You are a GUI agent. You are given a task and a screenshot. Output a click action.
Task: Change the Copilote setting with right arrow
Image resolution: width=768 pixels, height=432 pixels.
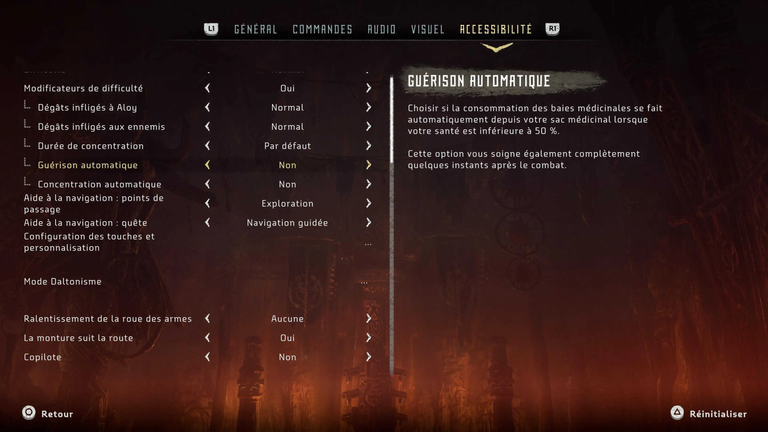coord(368,357)
